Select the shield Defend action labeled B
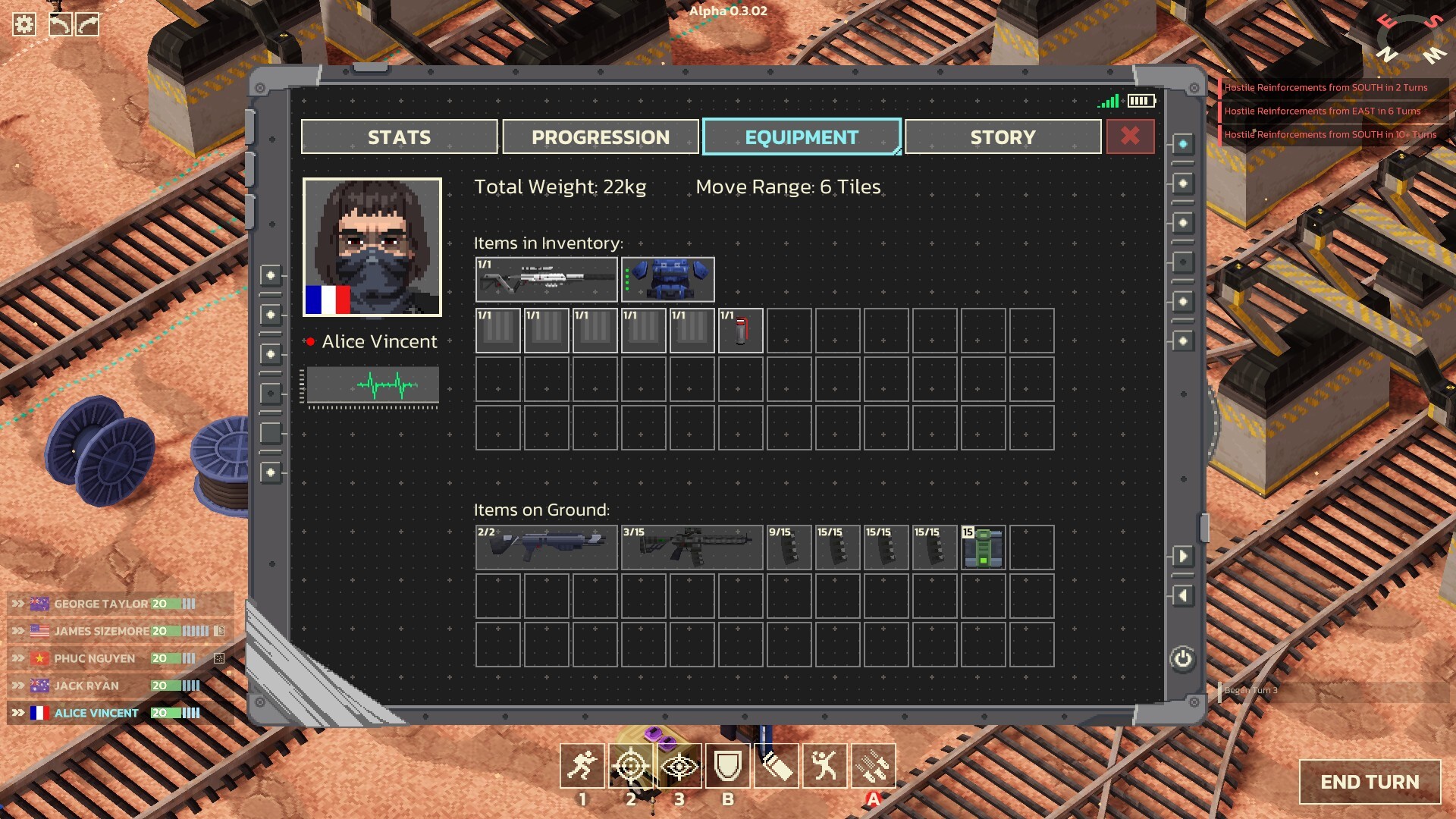 pos(727,766)
